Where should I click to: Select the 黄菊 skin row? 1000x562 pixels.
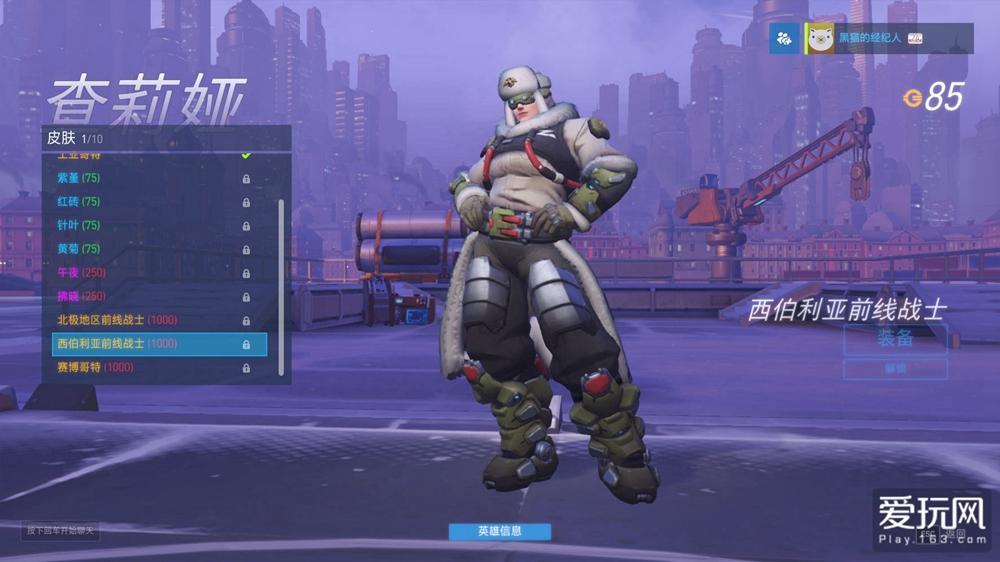click(150, 249)
